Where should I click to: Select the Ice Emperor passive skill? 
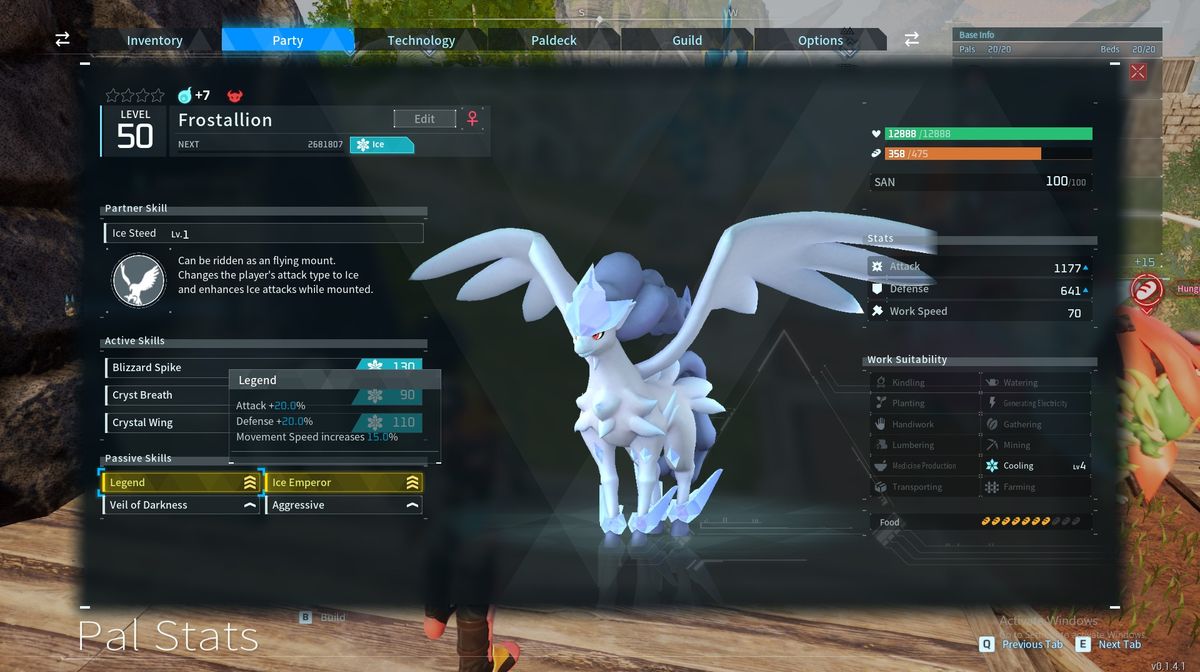[x=344, y=482]
